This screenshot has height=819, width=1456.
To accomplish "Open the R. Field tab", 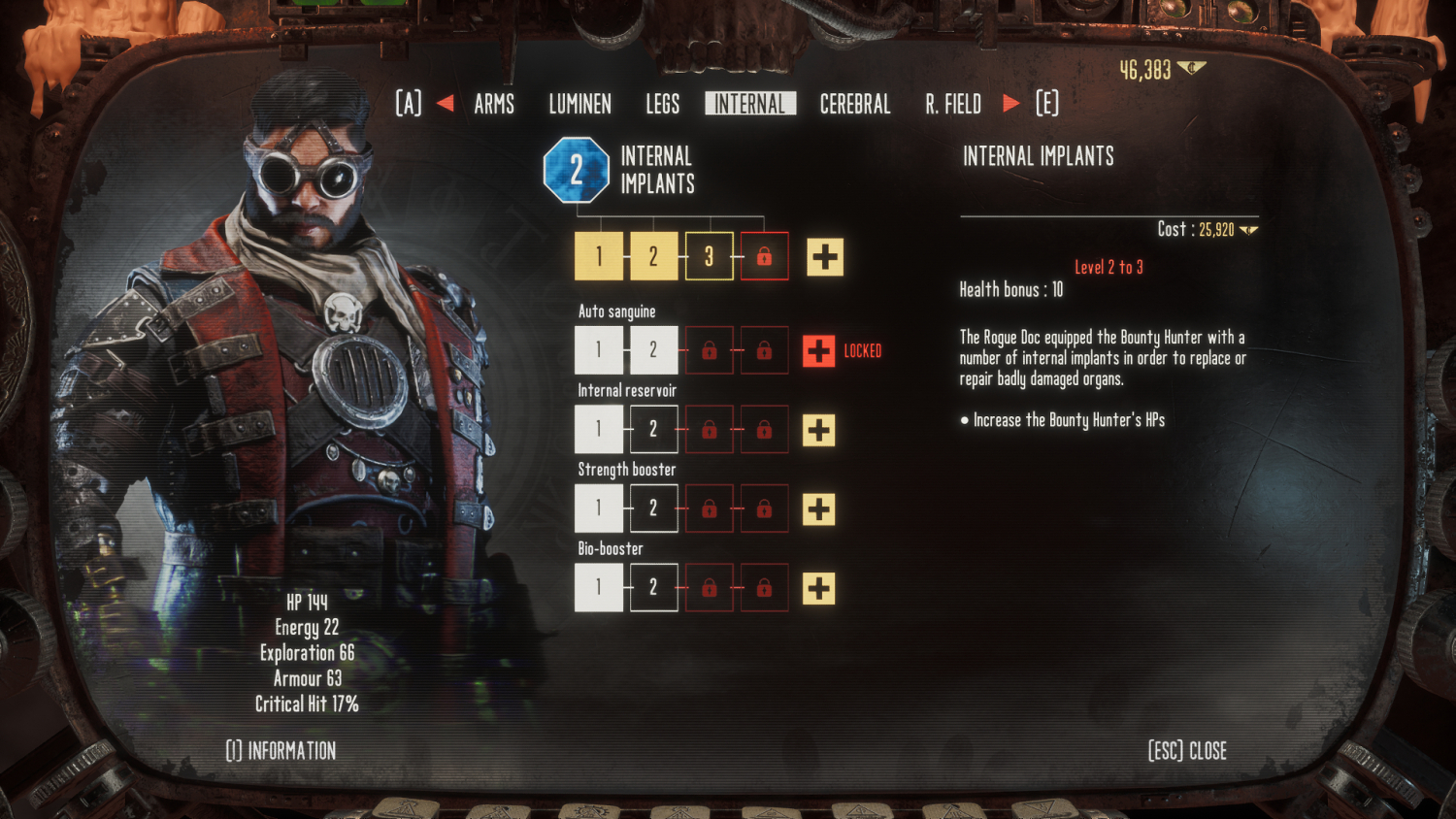I will click(953, 104).
